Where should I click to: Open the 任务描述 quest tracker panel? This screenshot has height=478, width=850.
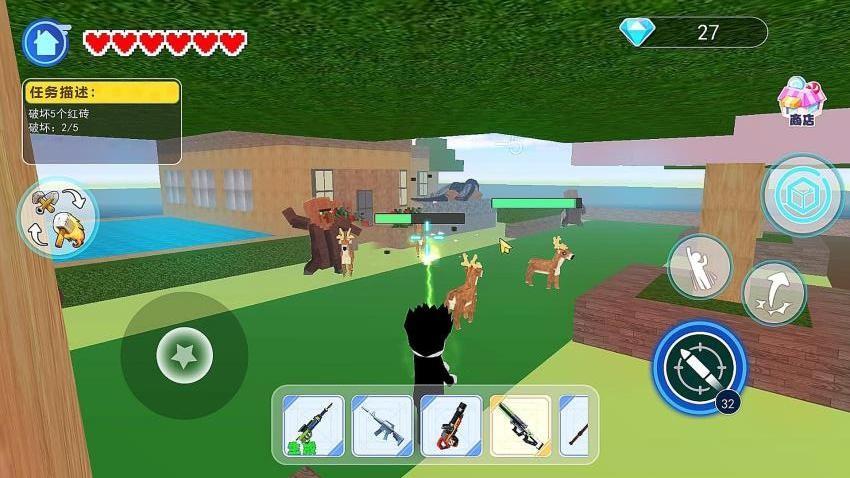coord(102,121)
